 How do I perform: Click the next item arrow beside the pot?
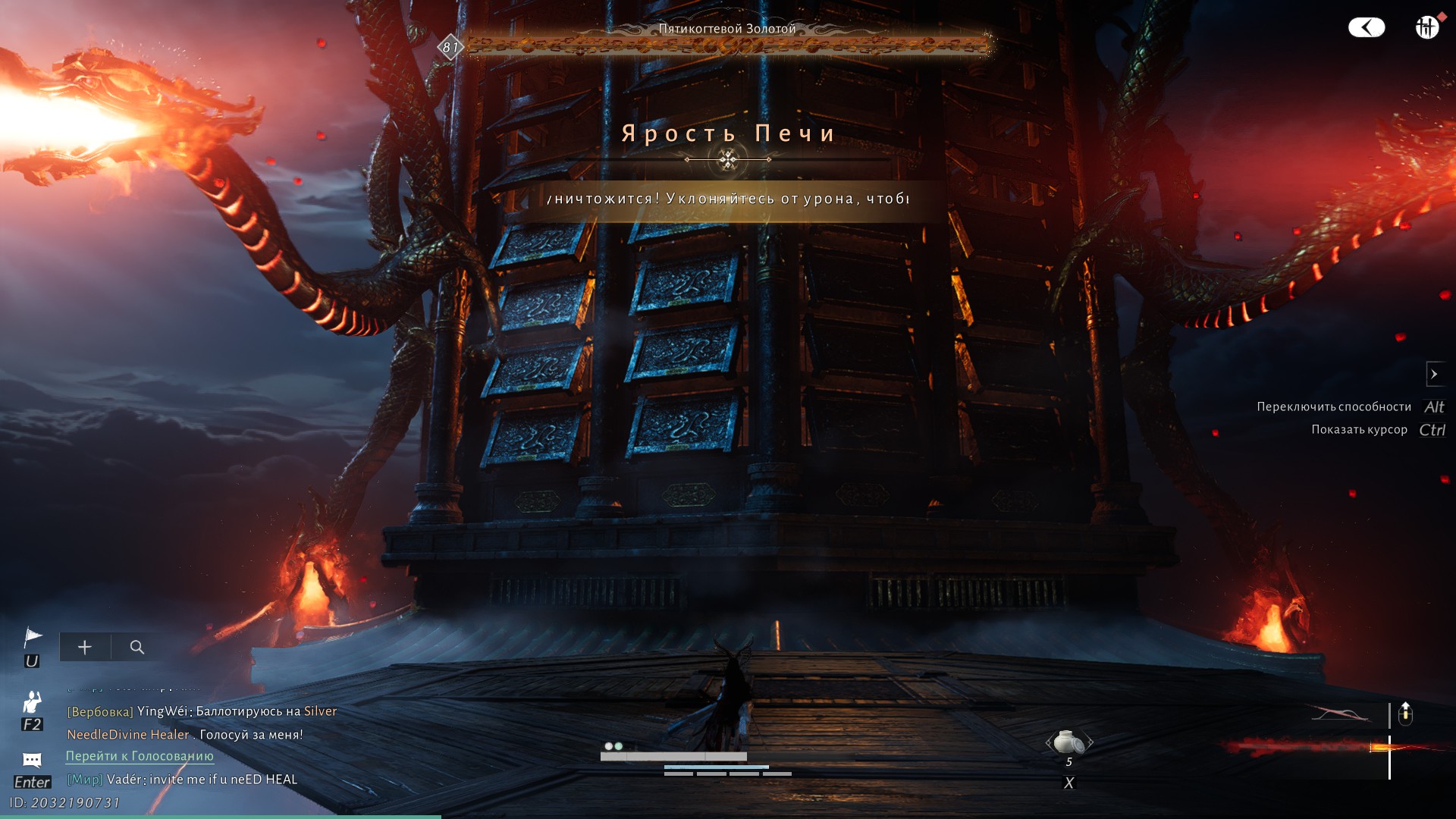(1090, 742)
